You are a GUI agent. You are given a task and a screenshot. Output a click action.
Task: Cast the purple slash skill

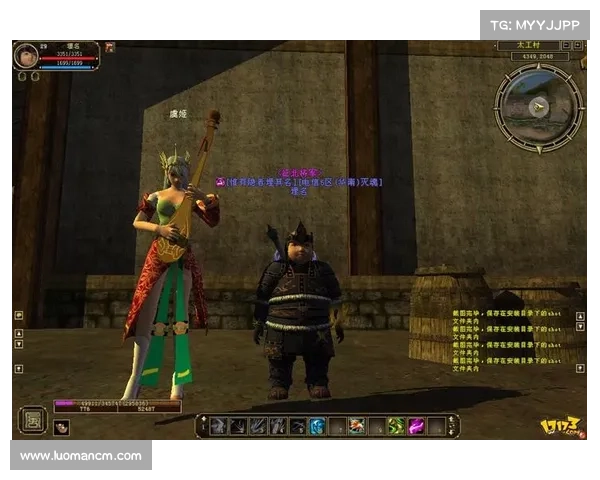[415, 426]
